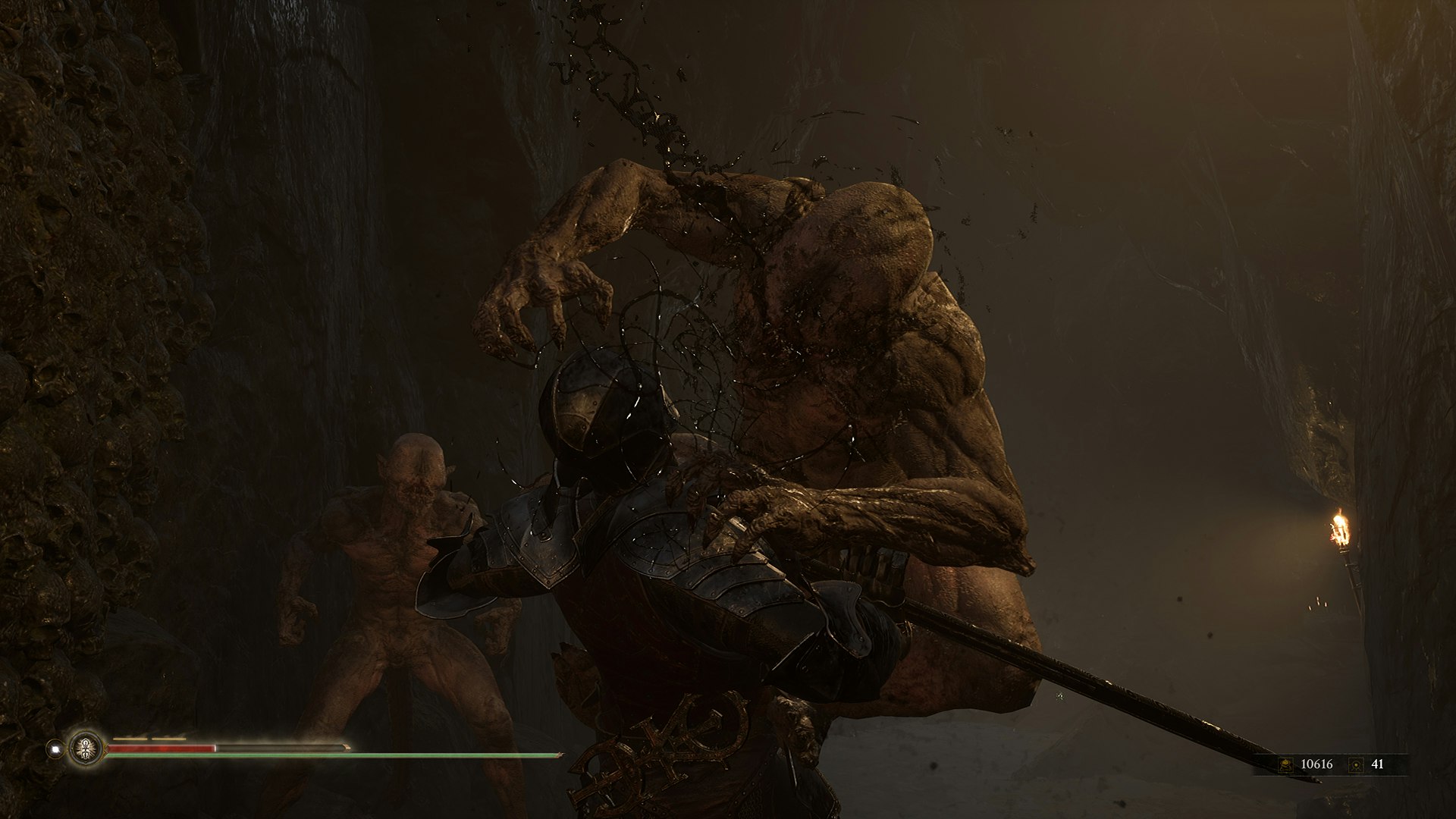Click the tar amount reading 10616
Screen dimensions: 1456x819
click(x=1317, y=764)
